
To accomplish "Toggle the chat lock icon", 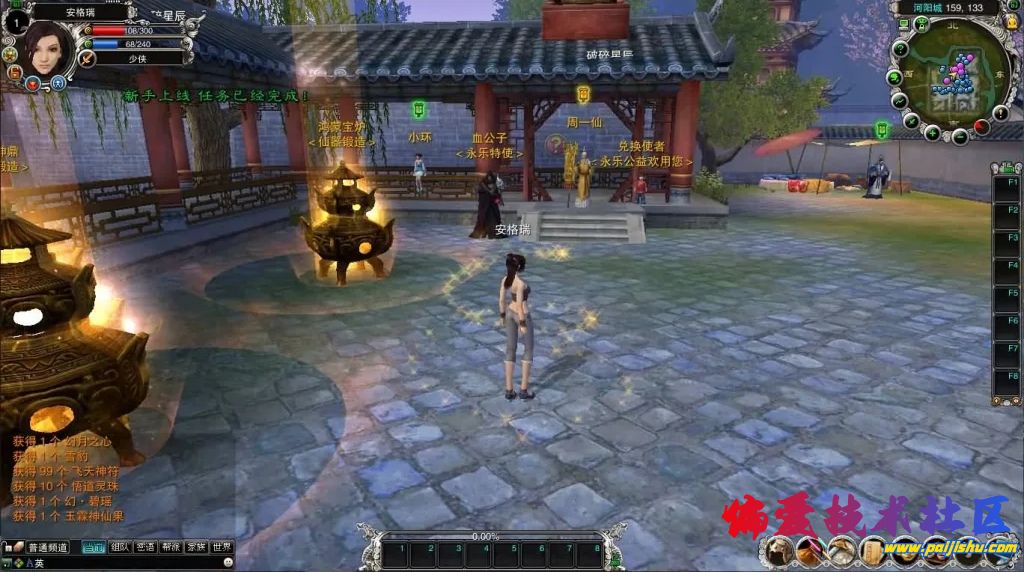I will click(x=8, y=547).
